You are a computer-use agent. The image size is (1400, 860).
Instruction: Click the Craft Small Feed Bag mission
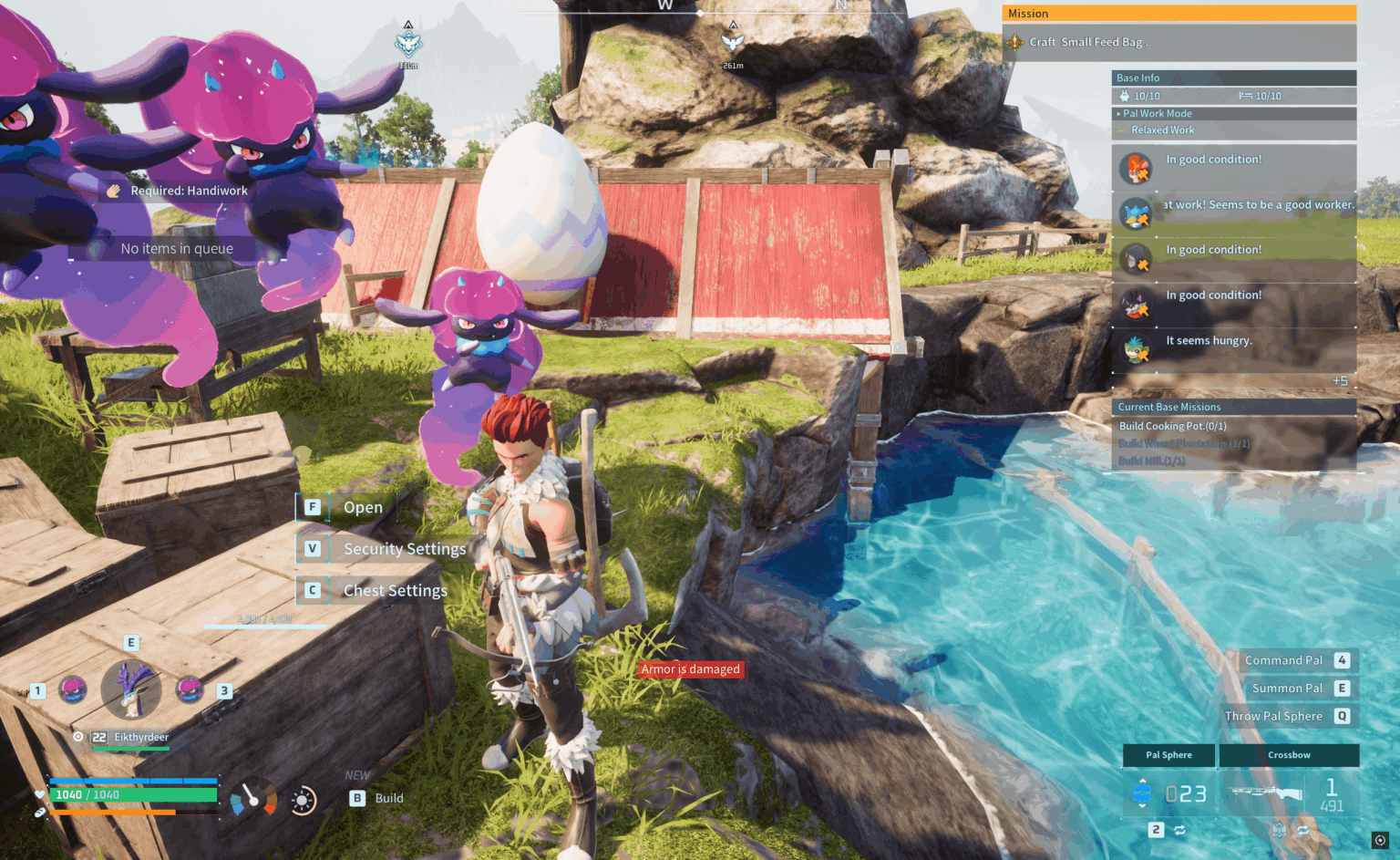1088,42
